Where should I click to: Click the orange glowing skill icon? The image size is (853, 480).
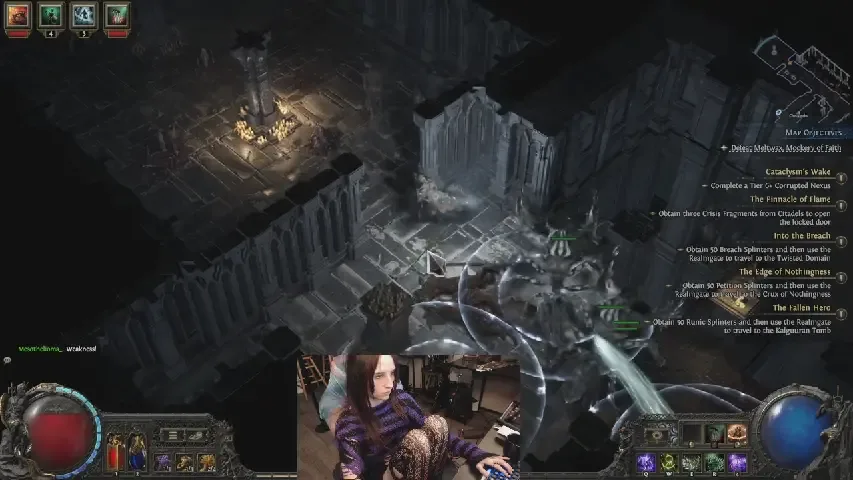[x=738, y=433]
